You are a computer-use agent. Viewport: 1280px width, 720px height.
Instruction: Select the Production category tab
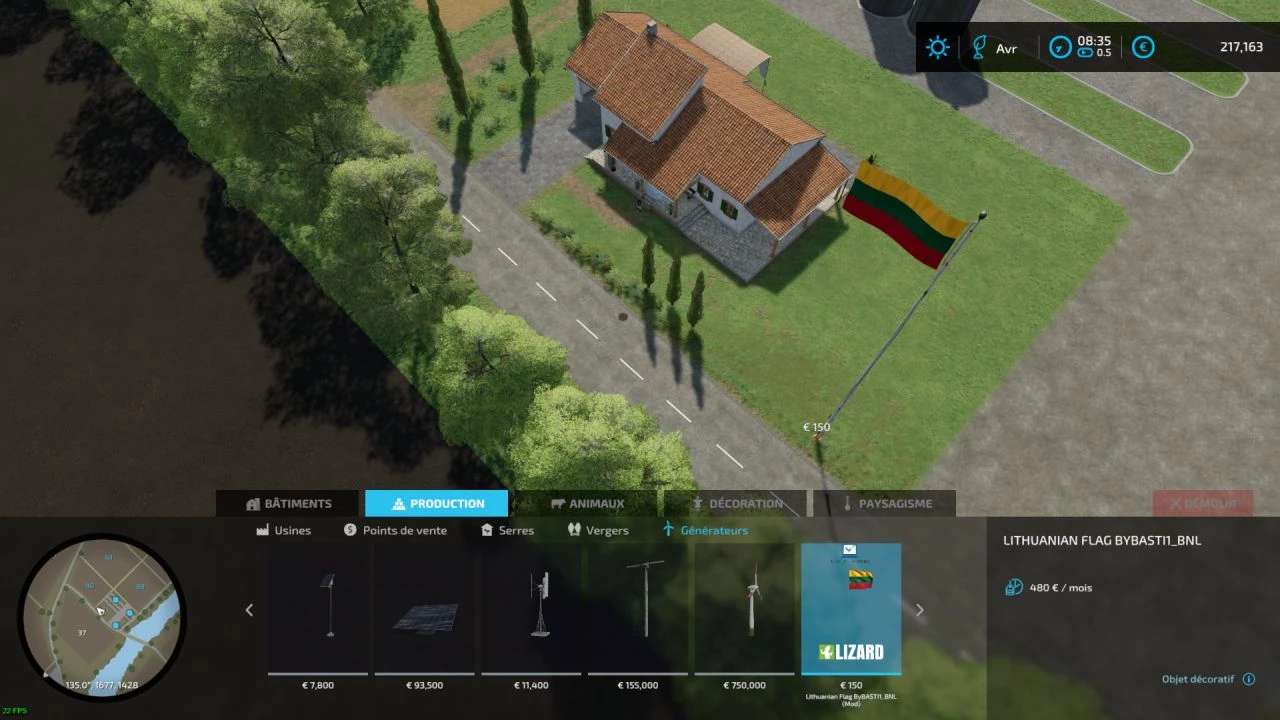[436, 504]
